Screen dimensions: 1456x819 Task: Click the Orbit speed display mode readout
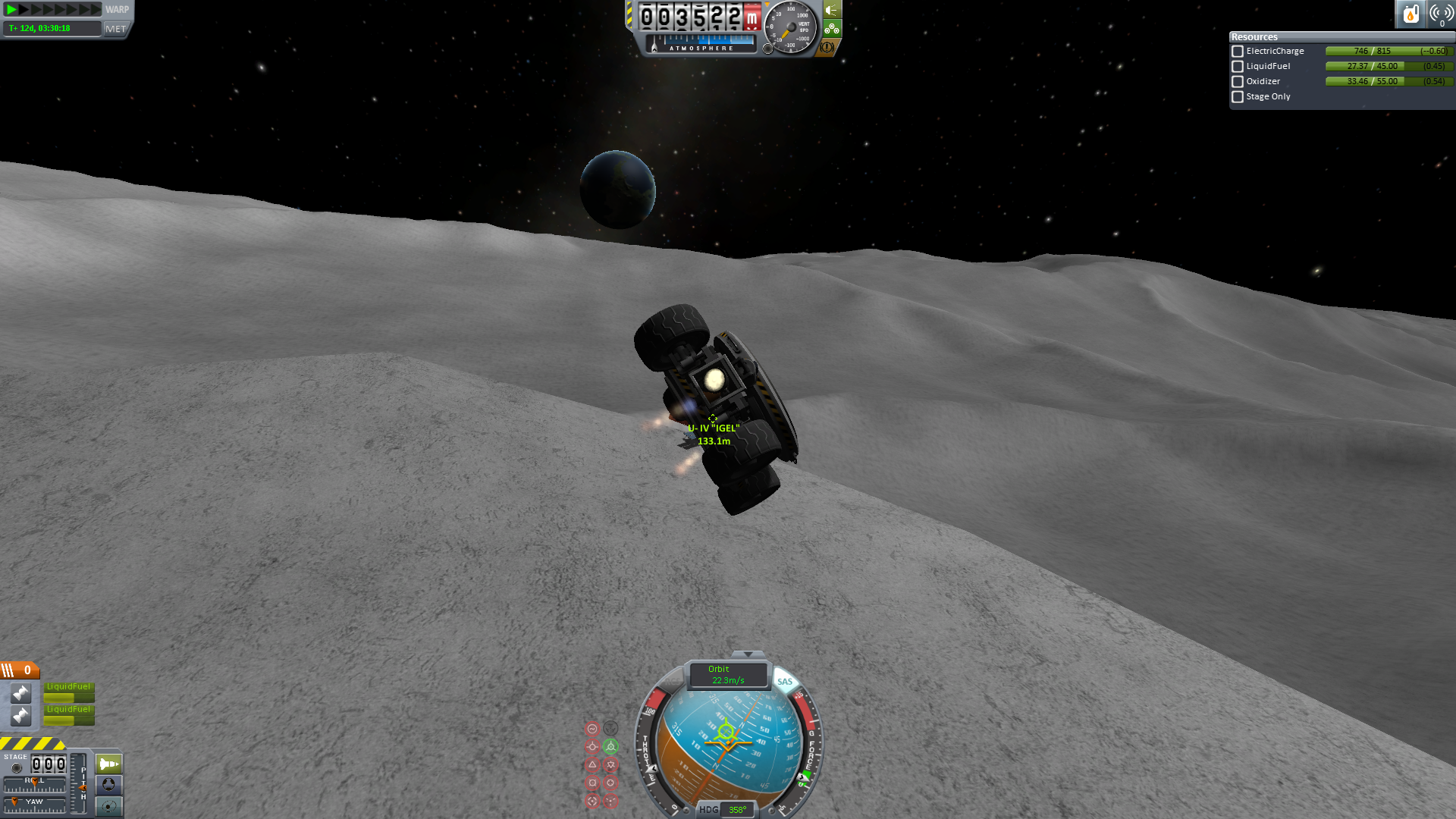click(727, 674)
